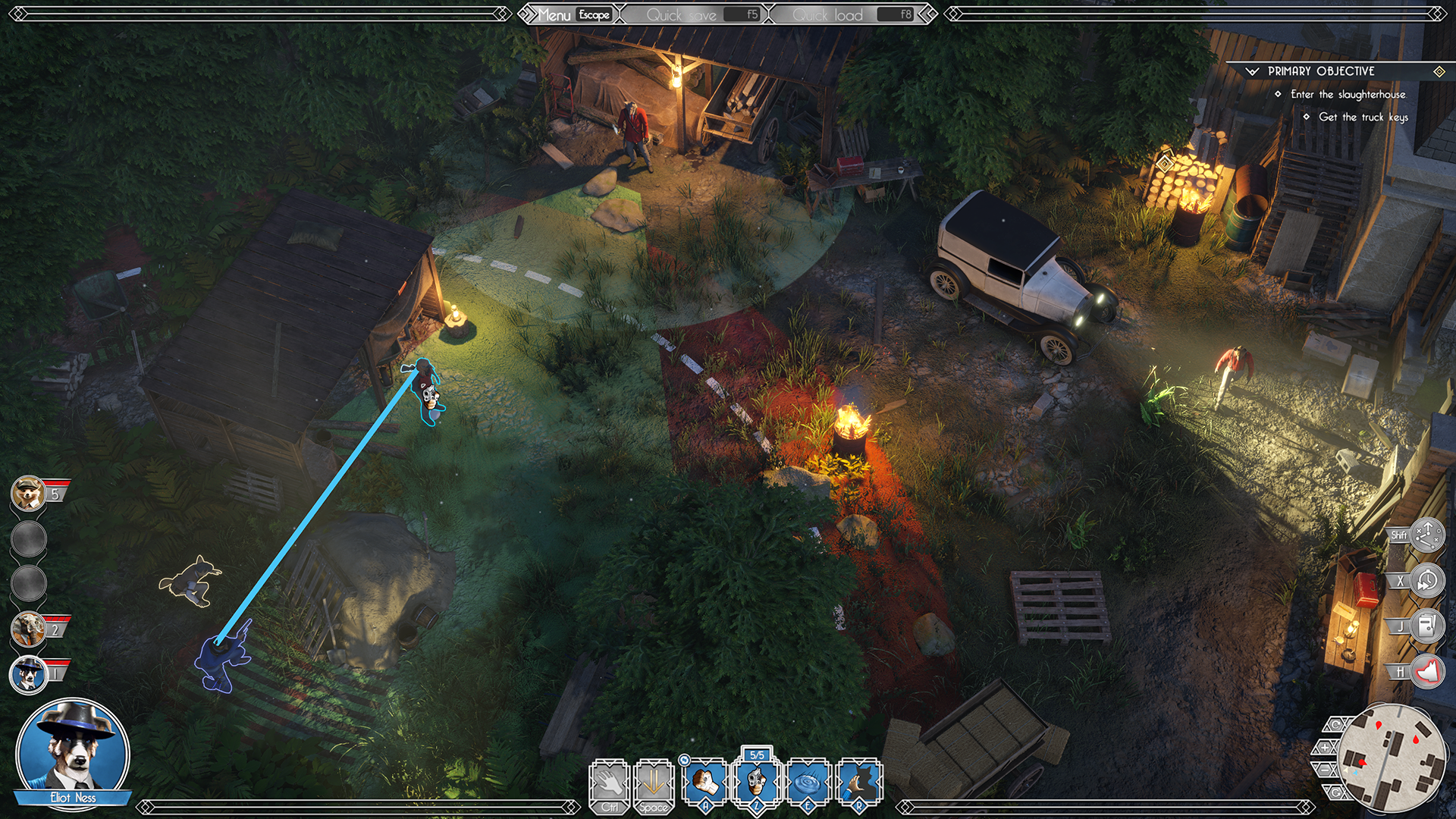
Task: Use the hand-on-silhouette grab ability
Action: click(859, 783)
